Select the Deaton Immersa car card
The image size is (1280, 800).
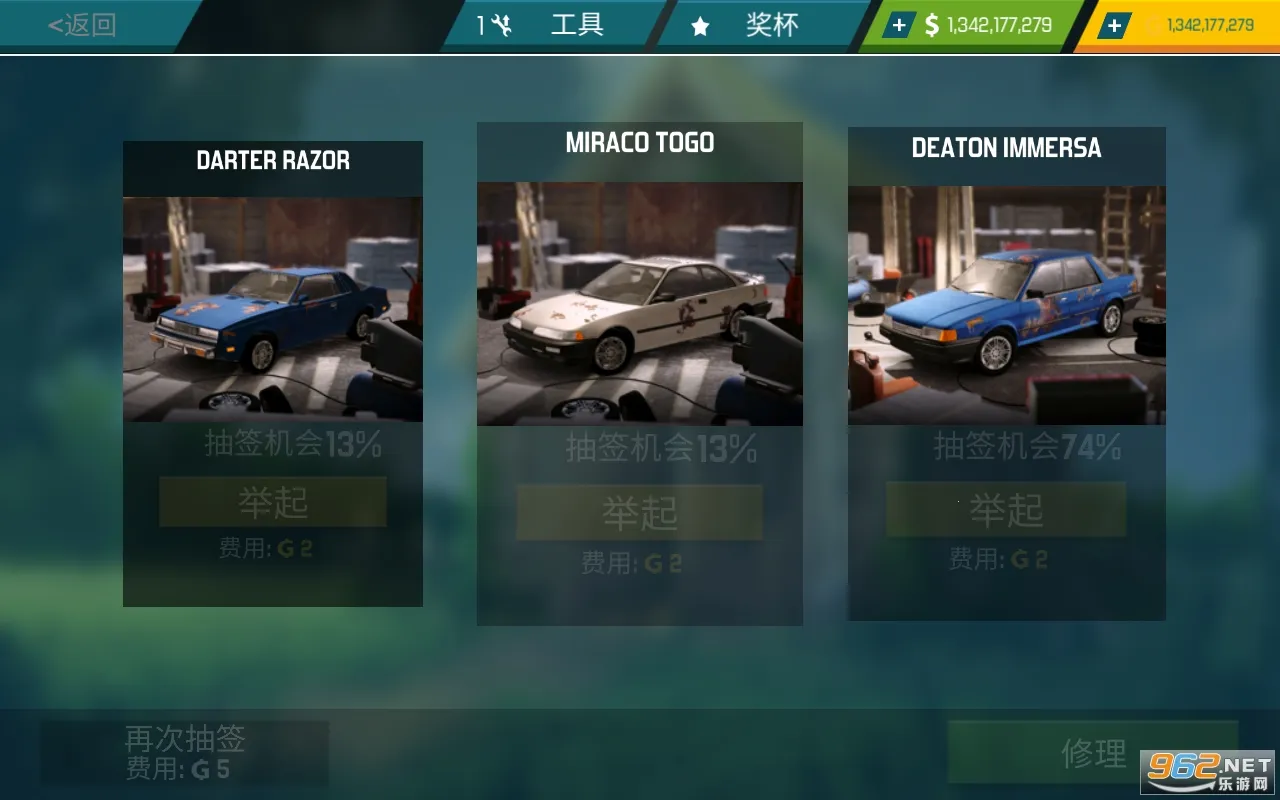1006,305
